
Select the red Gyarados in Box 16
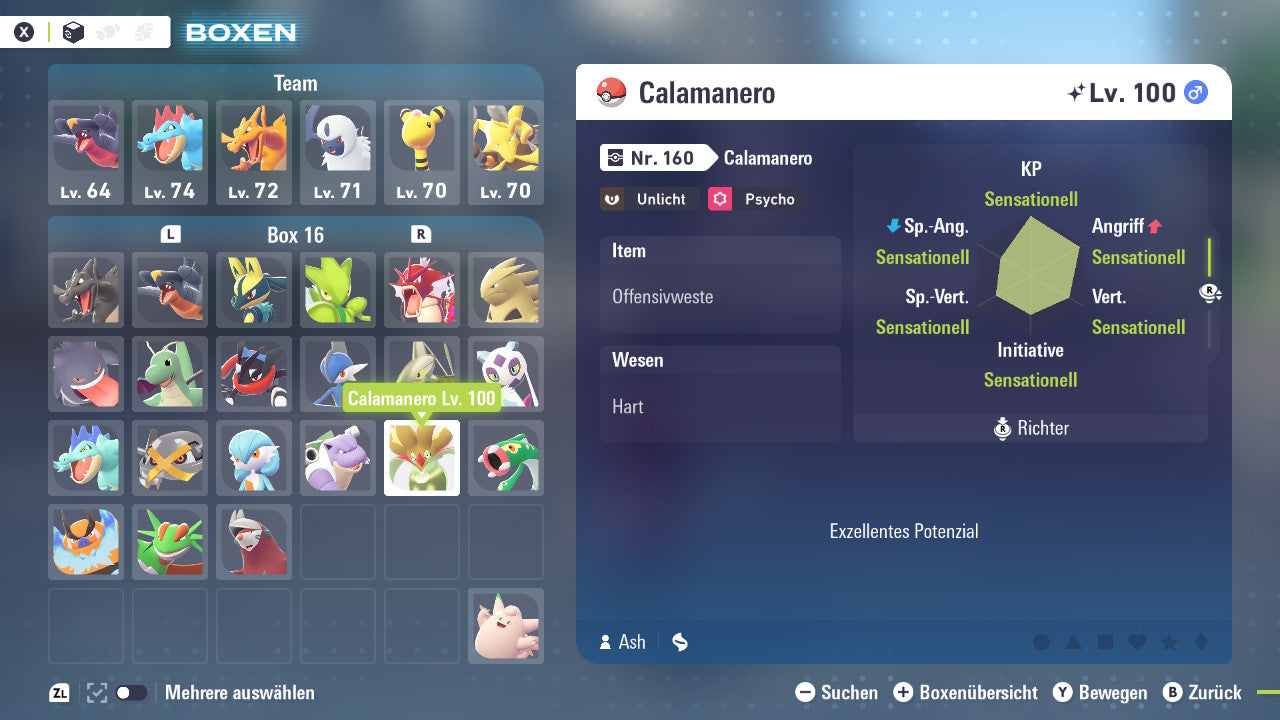point(422,290)
